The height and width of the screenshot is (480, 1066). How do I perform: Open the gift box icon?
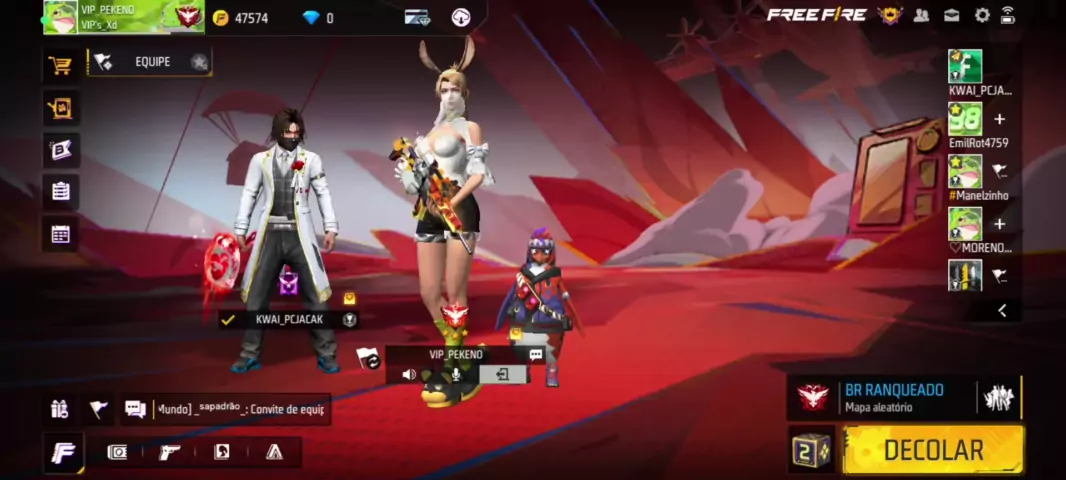[60, 408]
